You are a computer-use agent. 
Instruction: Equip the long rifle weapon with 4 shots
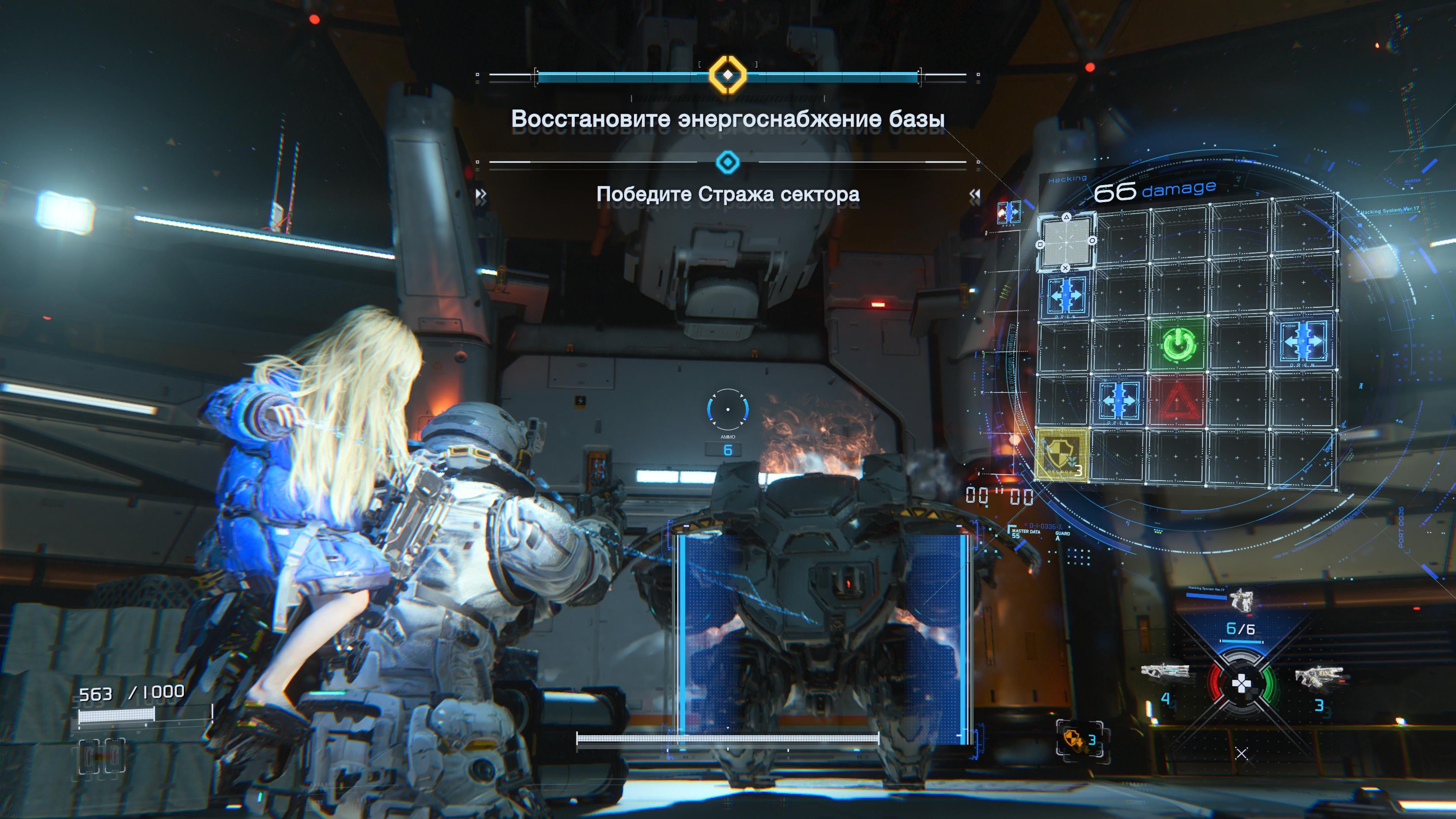point(1164,672)
